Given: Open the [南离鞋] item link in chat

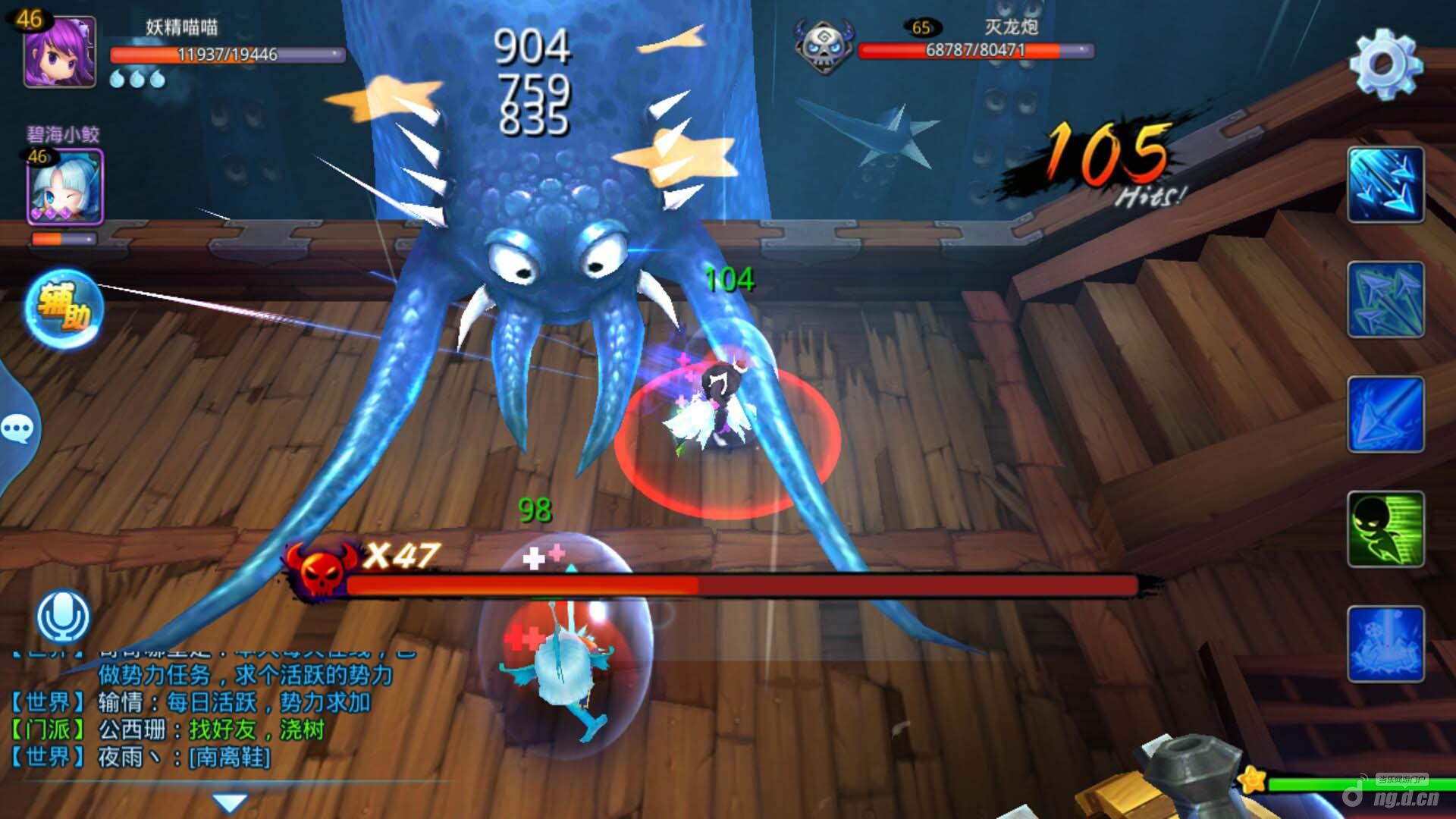Looking at the screenshot, I should [x=230, y=757].
